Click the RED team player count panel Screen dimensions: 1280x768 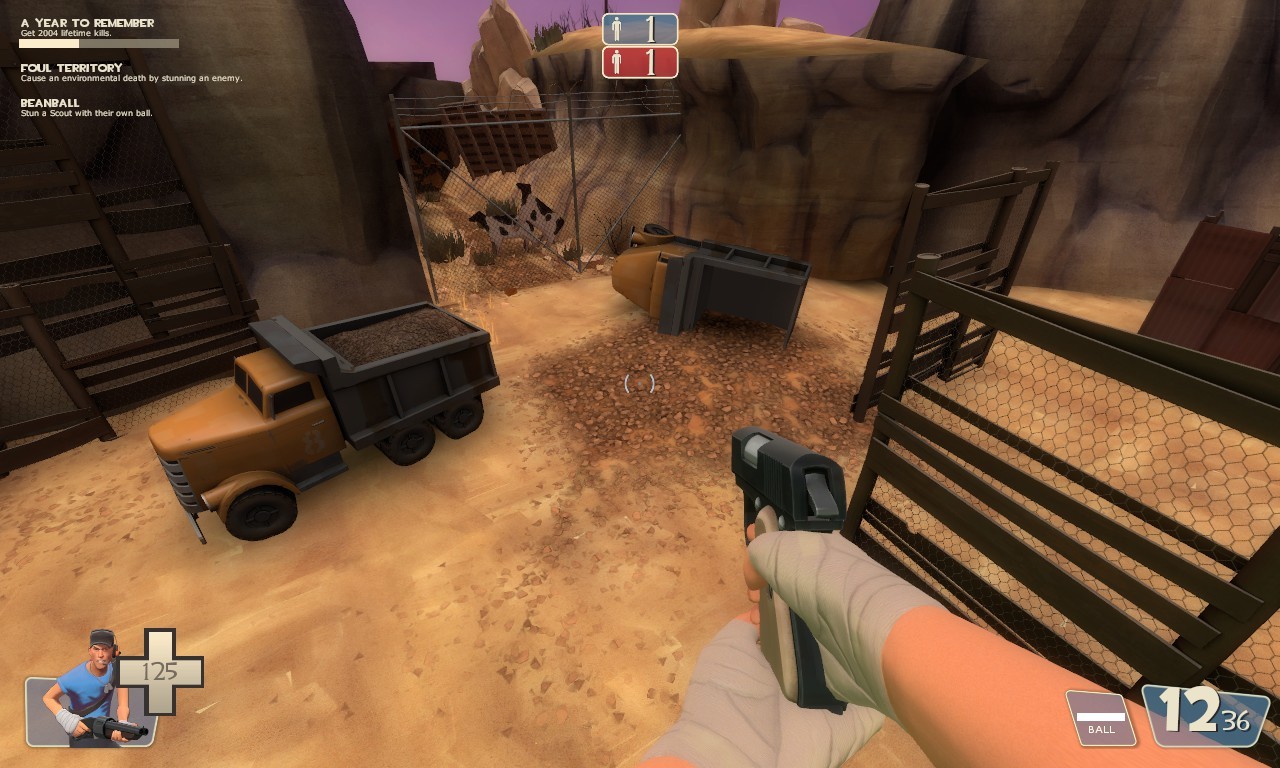click(x=640, y=63)
